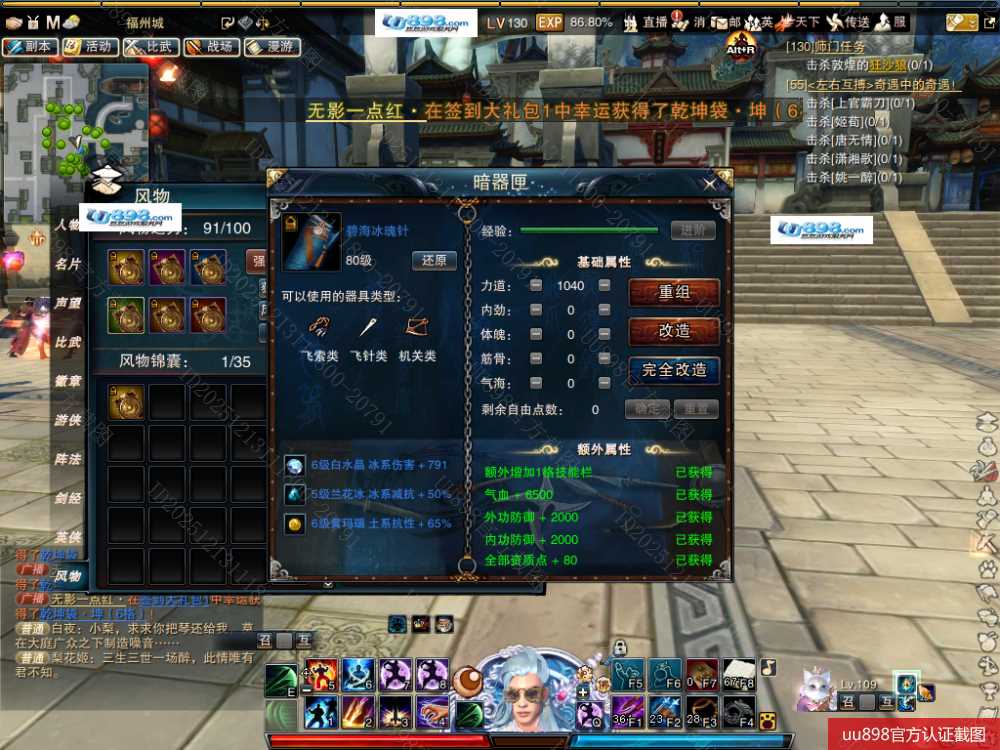Click the 传送 teleport button
The image size is (1000, 750).
tap(846, 22)
